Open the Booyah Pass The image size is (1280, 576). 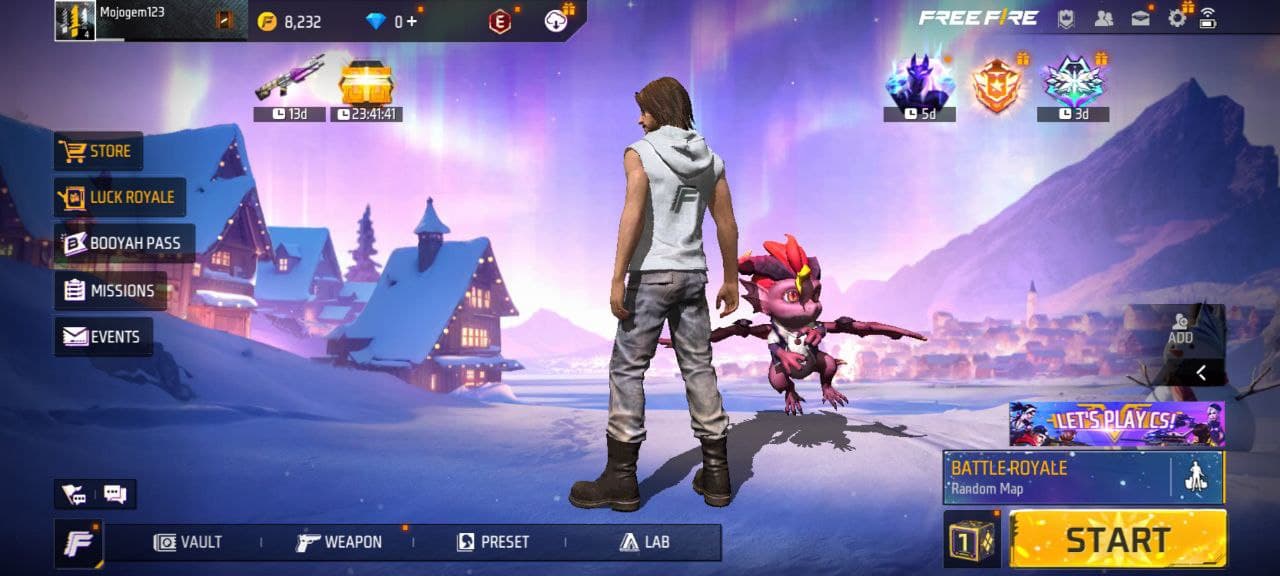pos(124,243)
